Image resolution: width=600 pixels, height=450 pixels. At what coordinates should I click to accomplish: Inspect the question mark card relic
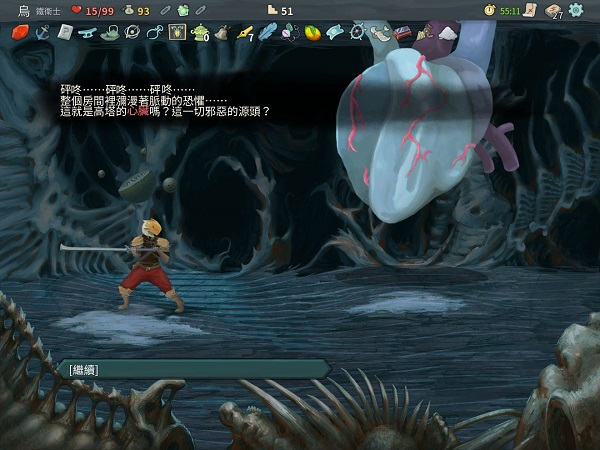tap(64, 32)
